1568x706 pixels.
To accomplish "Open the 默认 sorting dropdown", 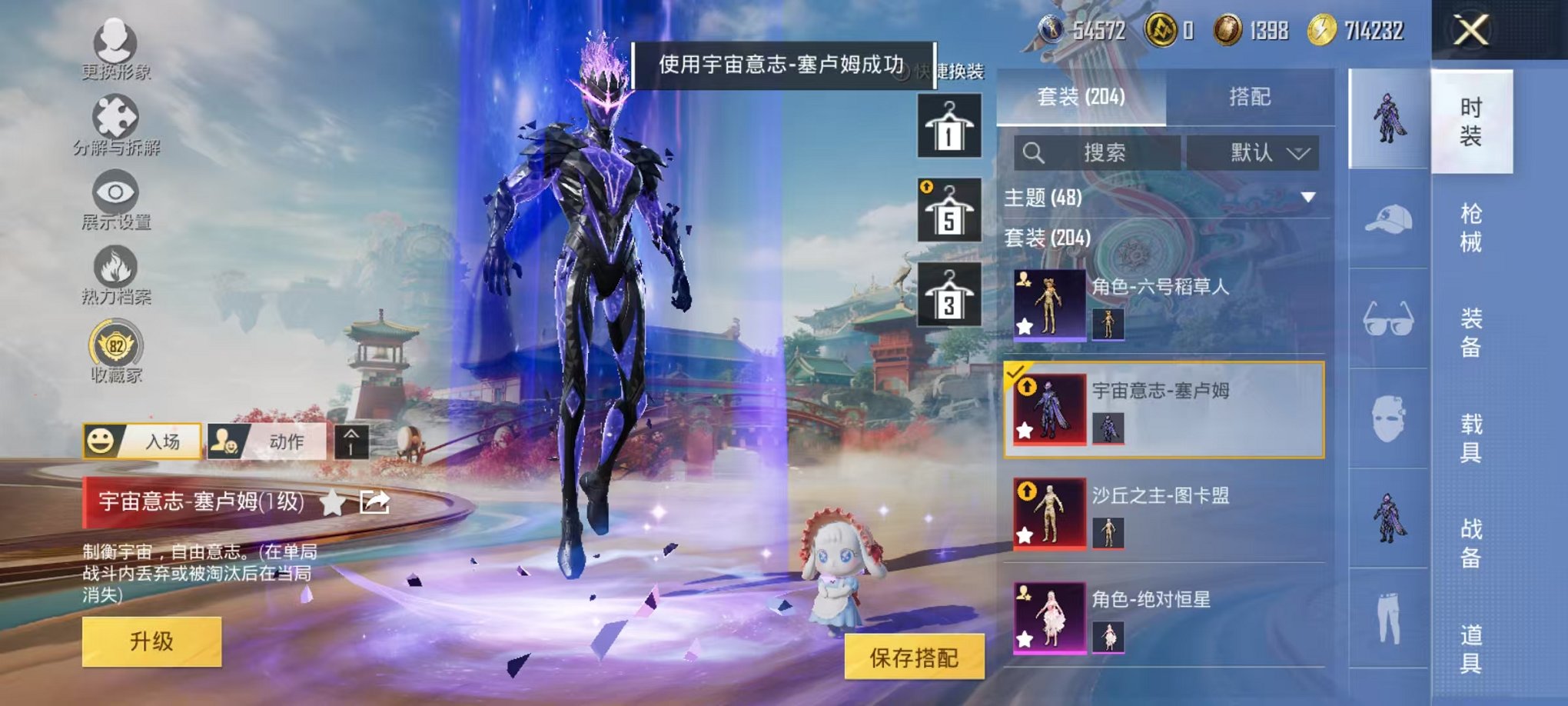I will (x=1253, y=152).
